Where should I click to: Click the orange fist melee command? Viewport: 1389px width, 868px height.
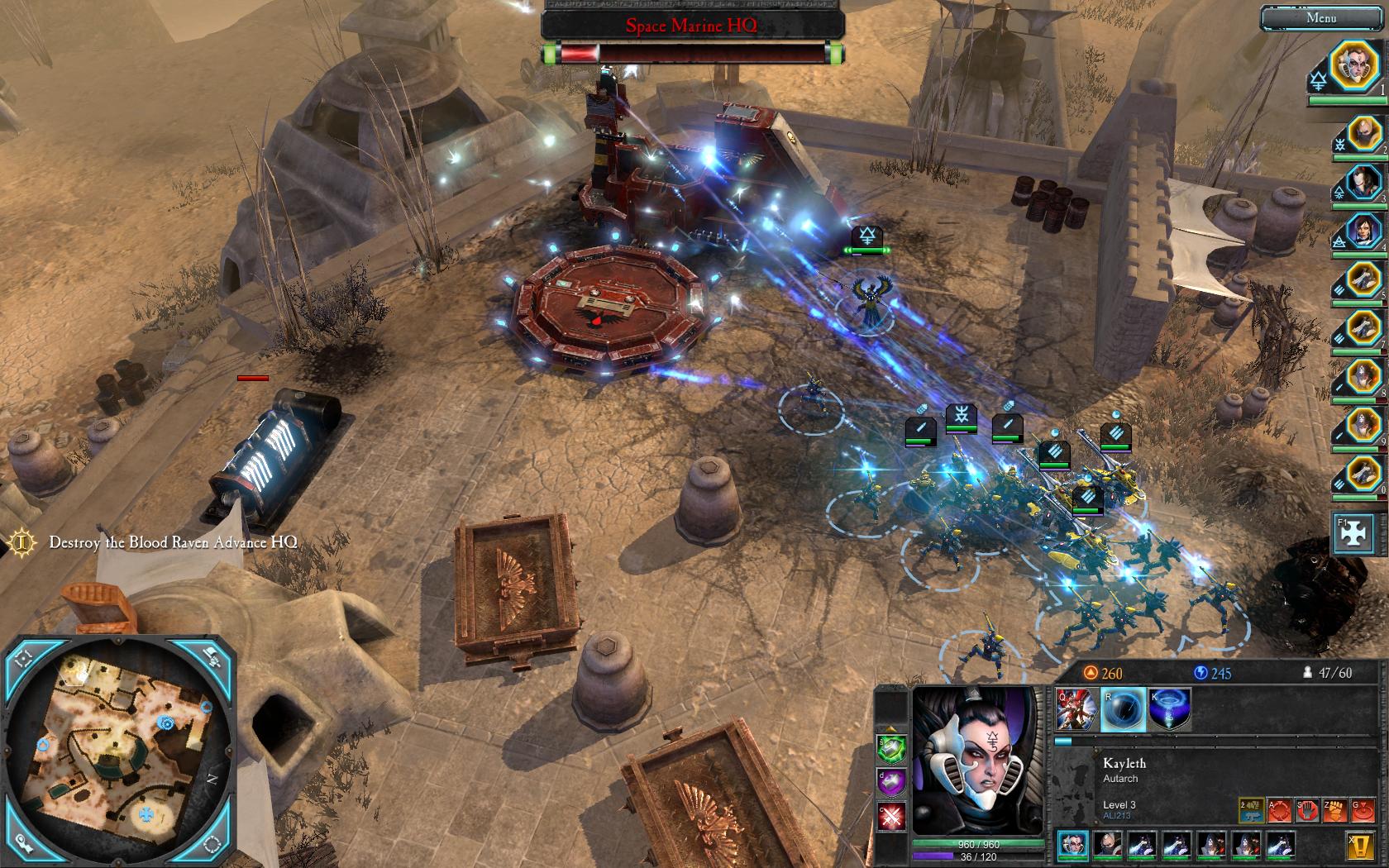point(1334,810)
